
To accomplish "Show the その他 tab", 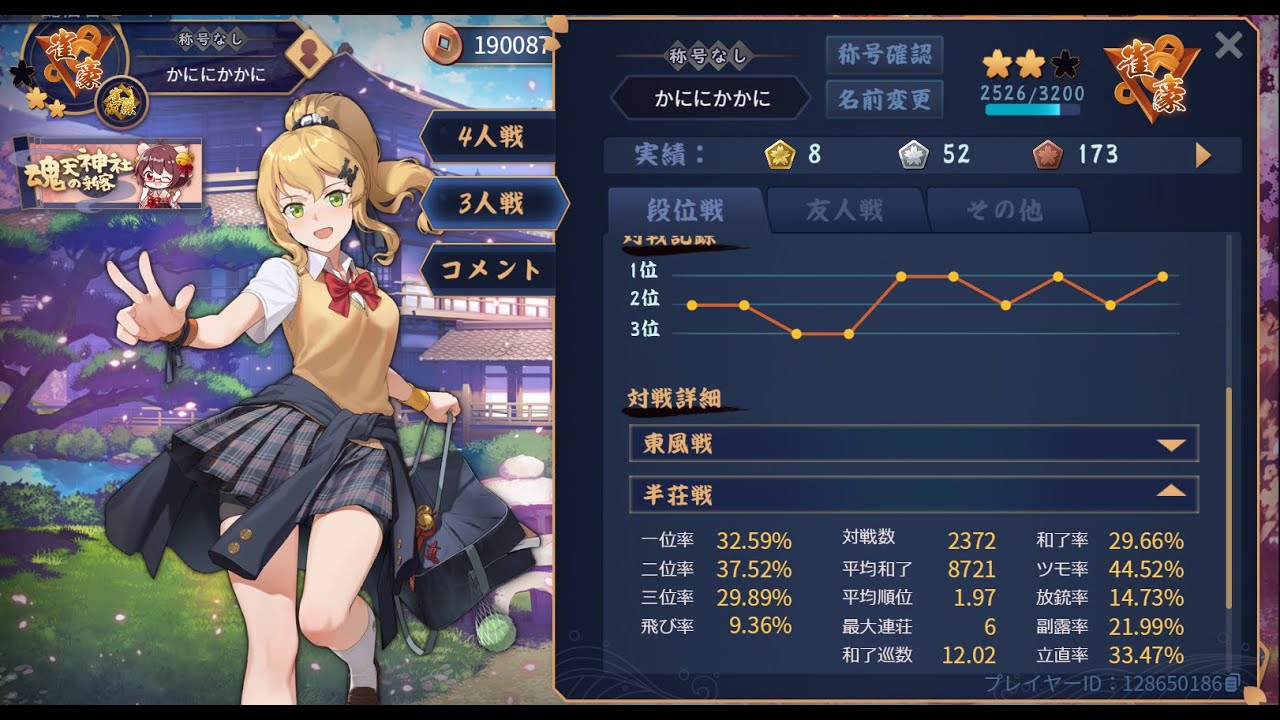I will click(x=1004, y=210).
